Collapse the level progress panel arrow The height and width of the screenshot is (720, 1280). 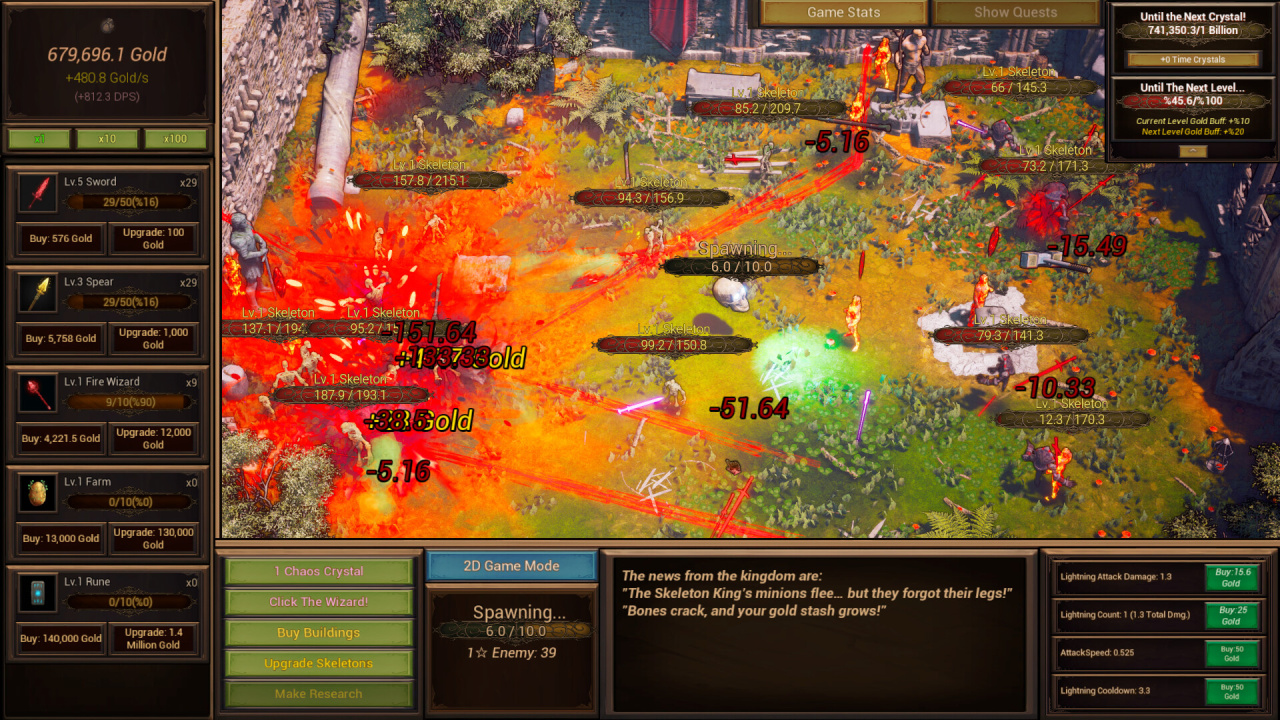(1191, 151)
